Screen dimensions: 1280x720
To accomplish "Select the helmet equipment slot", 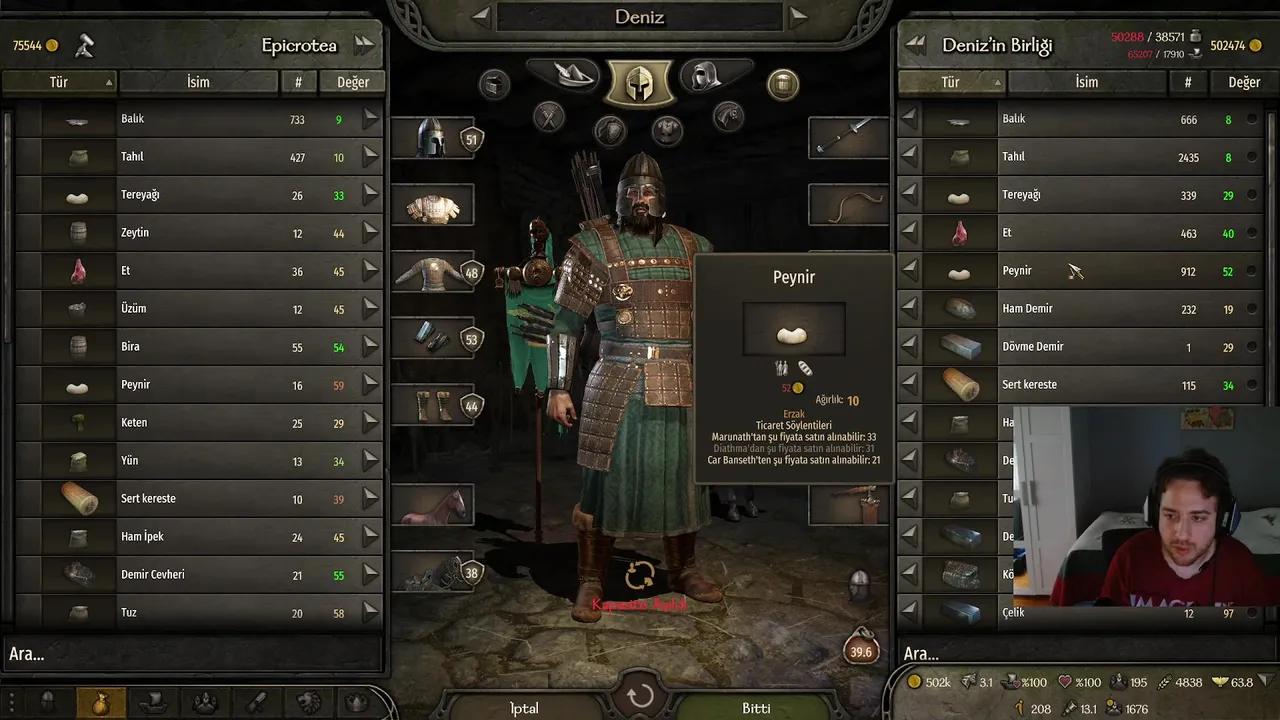I will pos(432,138).
